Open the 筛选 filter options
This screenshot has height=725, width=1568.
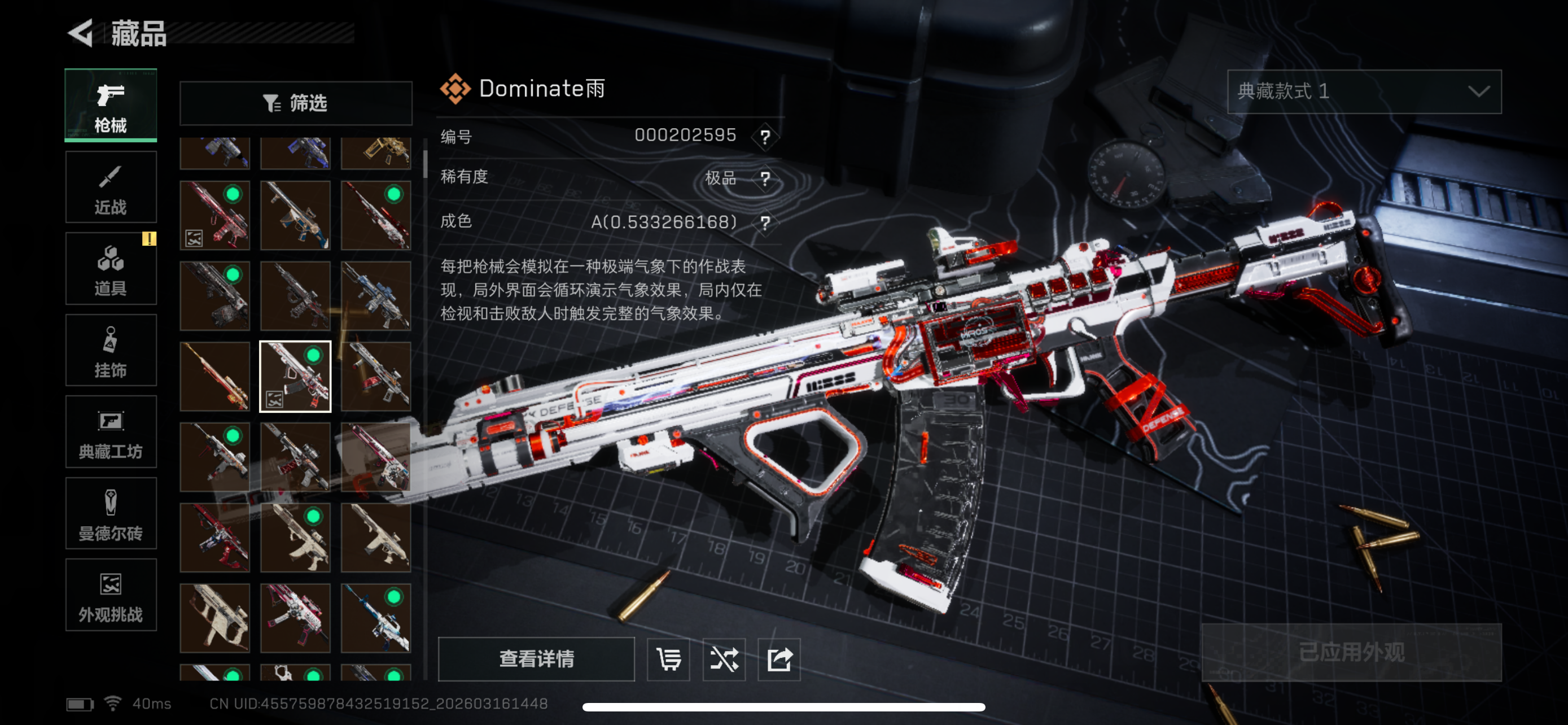[296, 103]
